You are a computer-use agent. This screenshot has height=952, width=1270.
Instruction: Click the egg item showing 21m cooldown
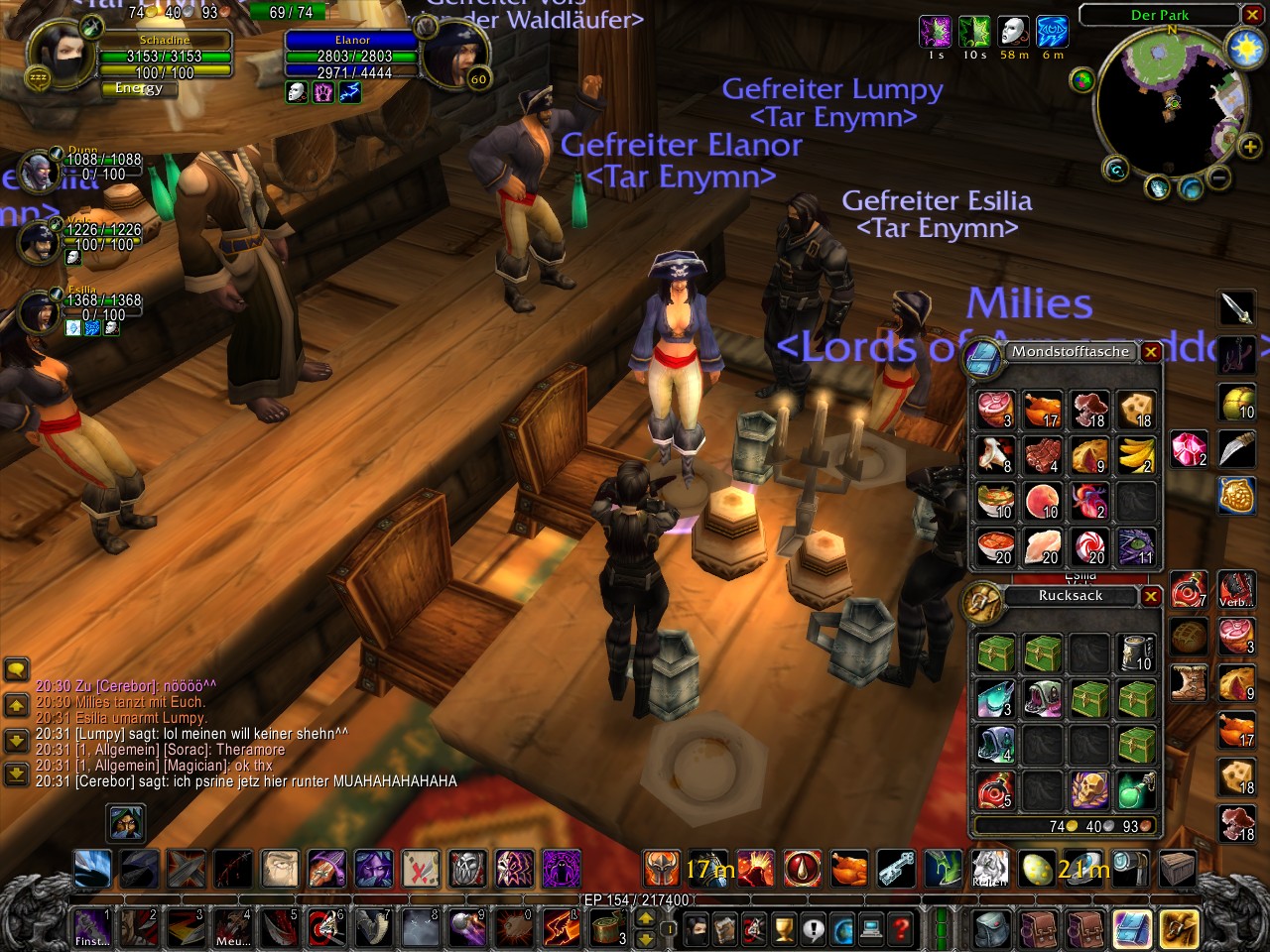pos(1038,869)
